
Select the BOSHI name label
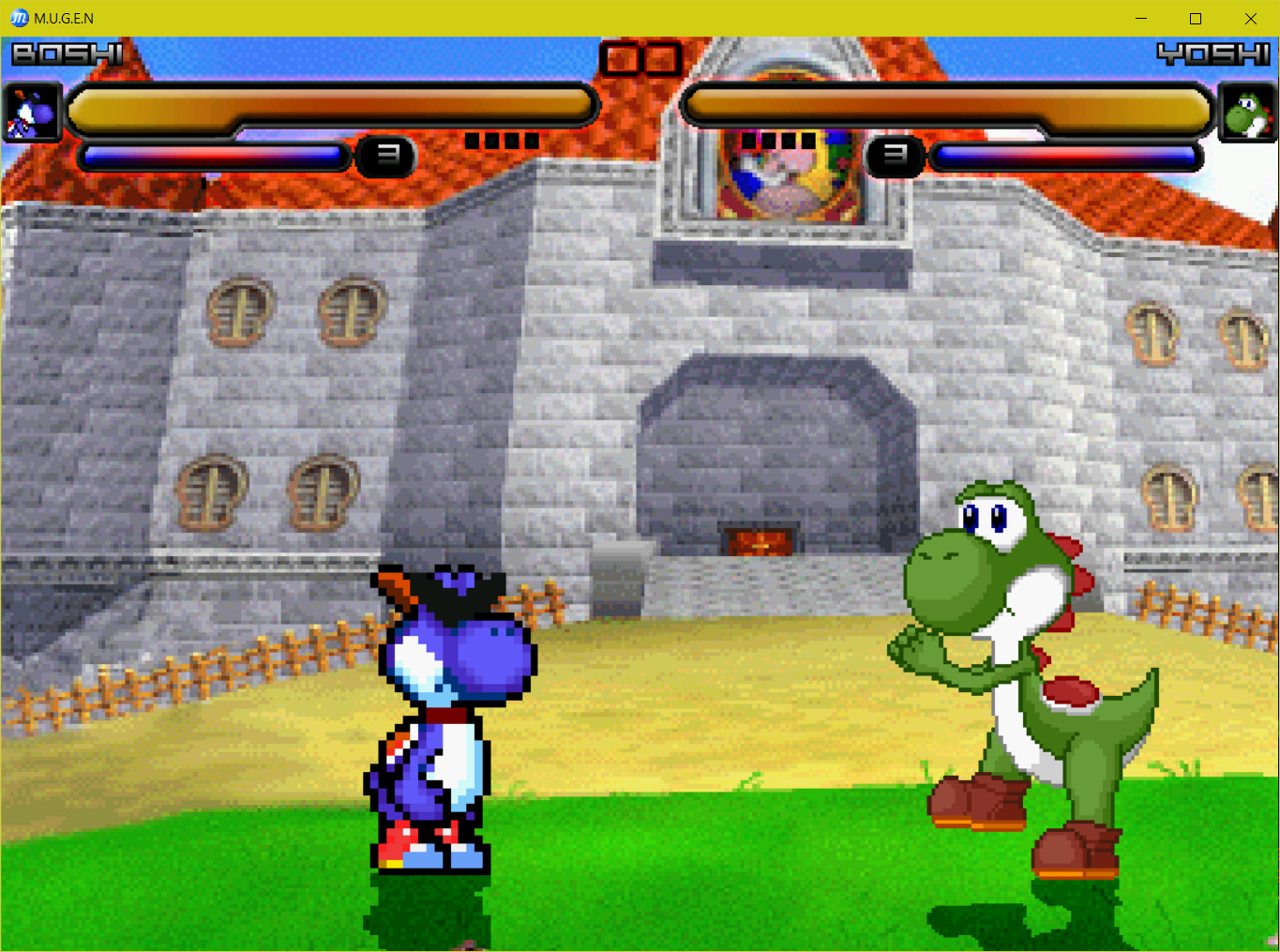pyautogui.click(x=66, y=54)
